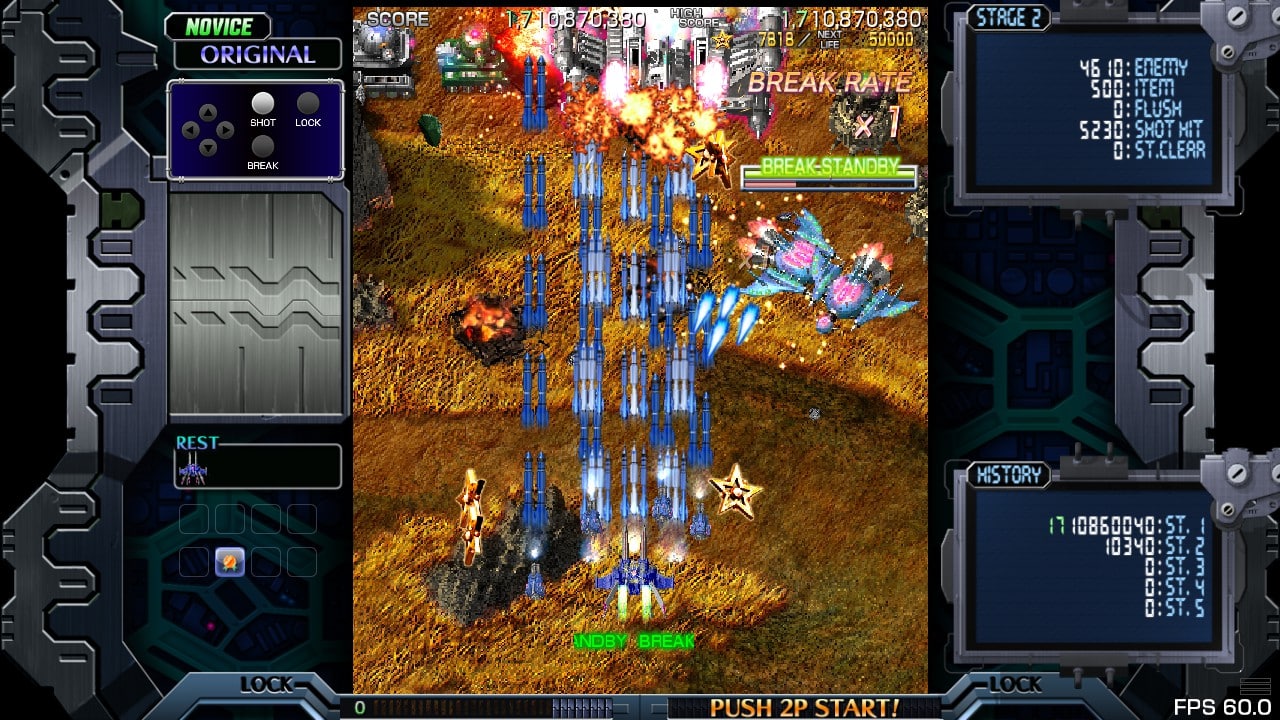Click the SHOT button on the controller diagram

tap(262, 103)
